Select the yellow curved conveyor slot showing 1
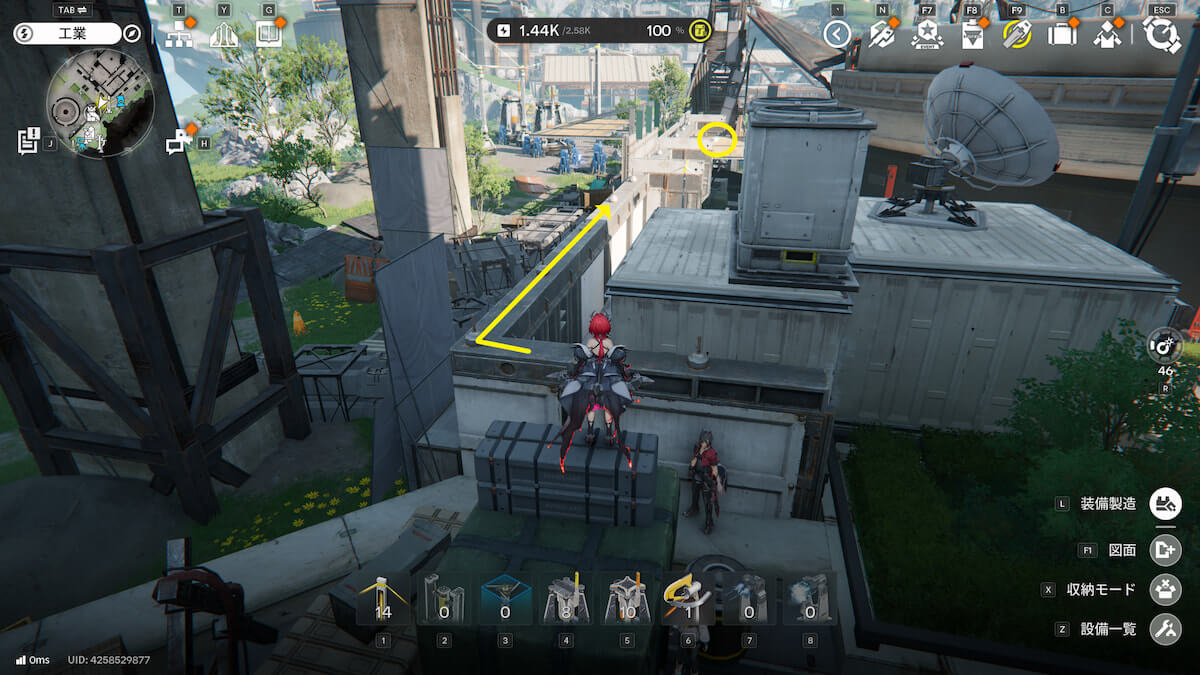Screen dimensions: 1200x675 pyautogui.click(x=688, y=598)
